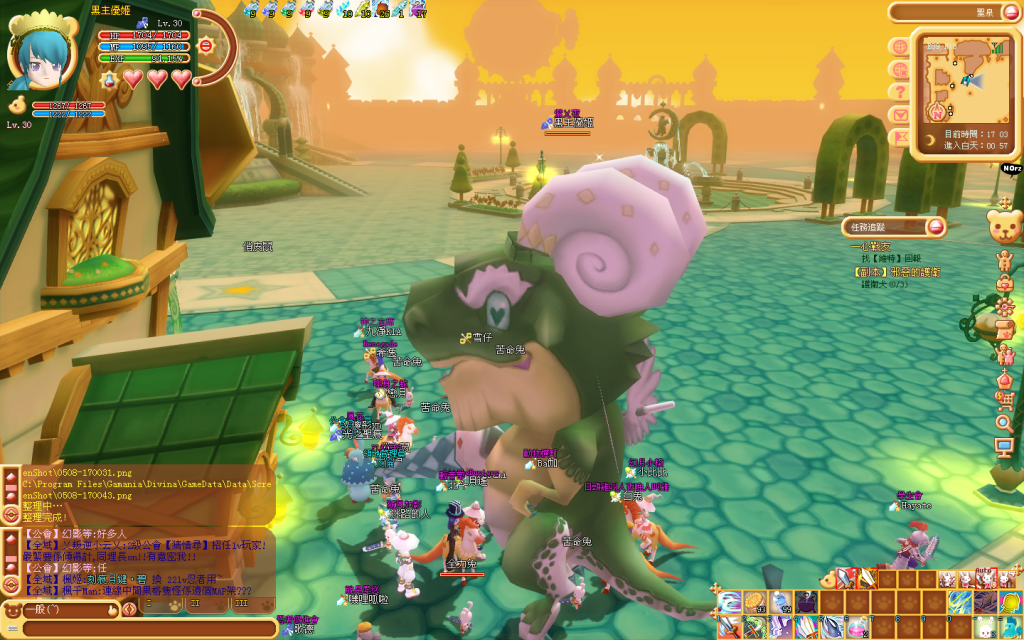Collapse the quest tracker with its red button
Screen dimensions: 1024x640
pyautogui.click(x=936, y=227)
